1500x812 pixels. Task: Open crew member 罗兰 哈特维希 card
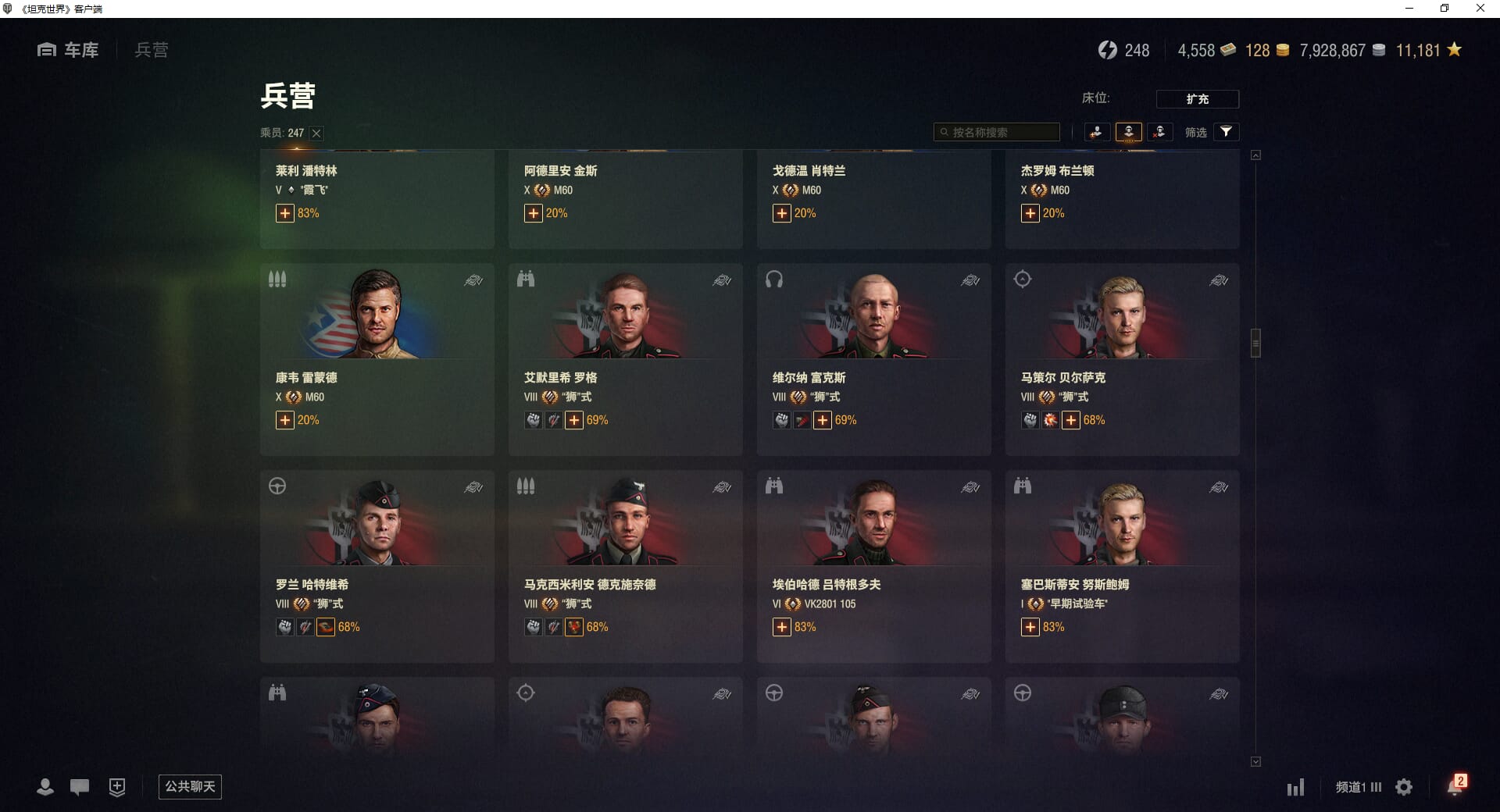pyautogui.click(x=377, y=566)
